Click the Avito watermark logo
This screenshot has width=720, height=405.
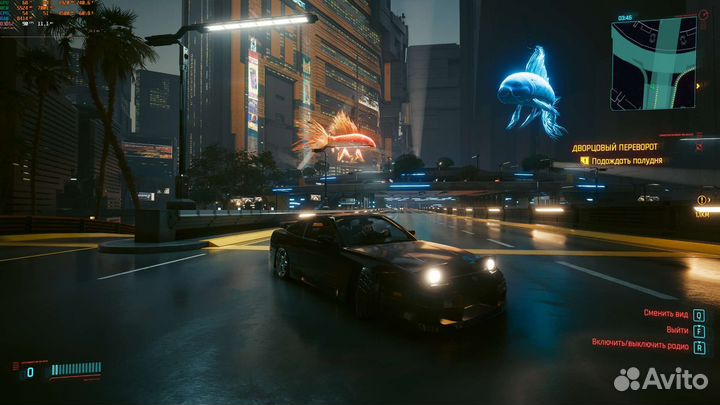tap(660, 379)
